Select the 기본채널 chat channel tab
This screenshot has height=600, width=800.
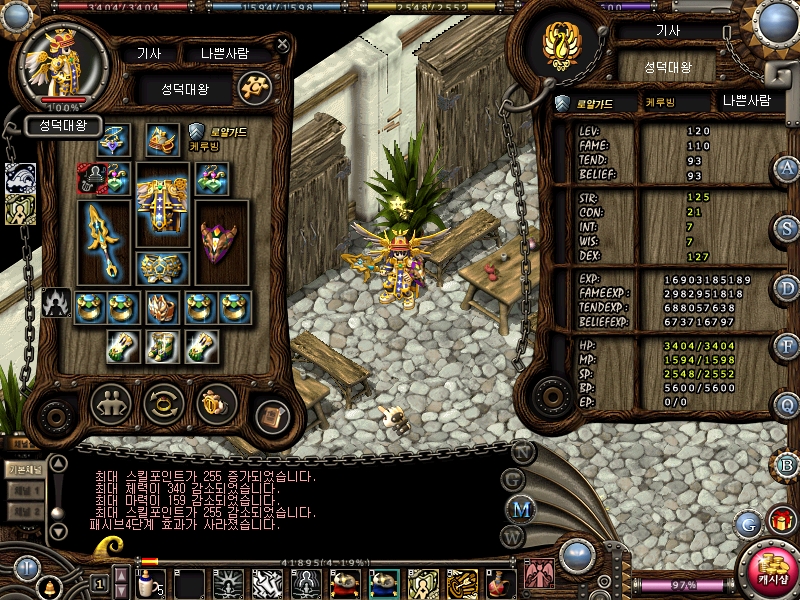22,468
